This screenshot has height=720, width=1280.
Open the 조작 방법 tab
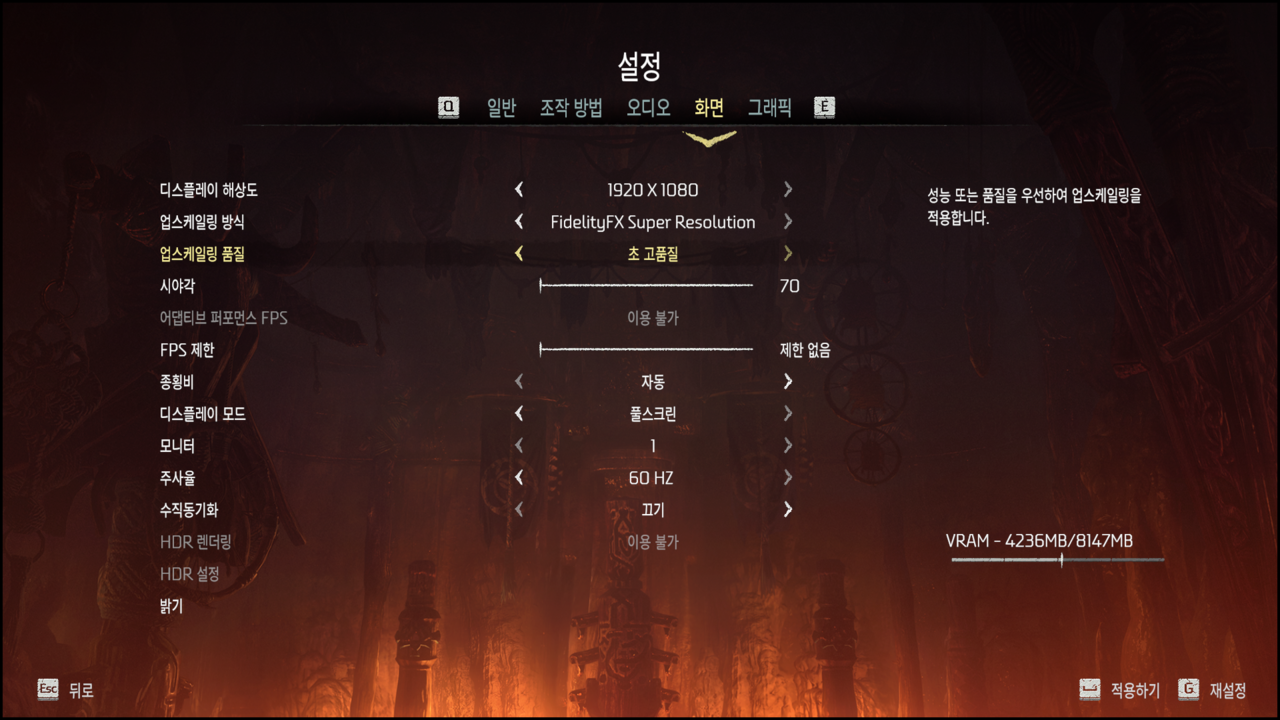coord(571,108)
